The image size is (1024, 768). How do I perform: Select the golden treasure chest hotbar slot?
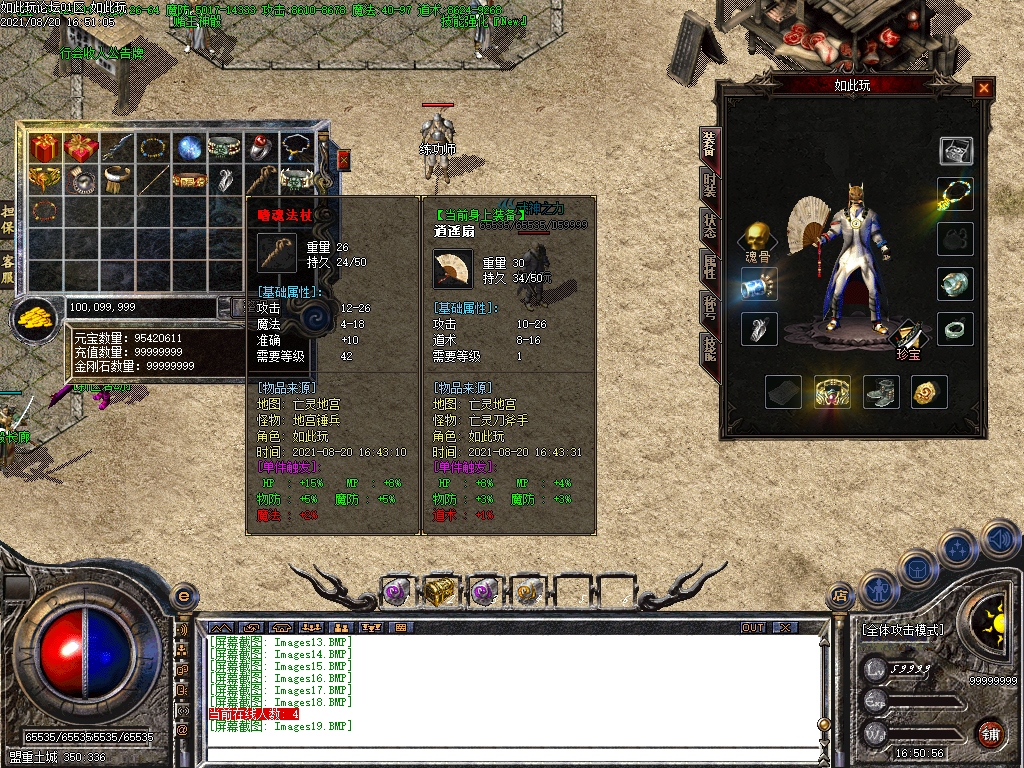(x=438, y=591)
